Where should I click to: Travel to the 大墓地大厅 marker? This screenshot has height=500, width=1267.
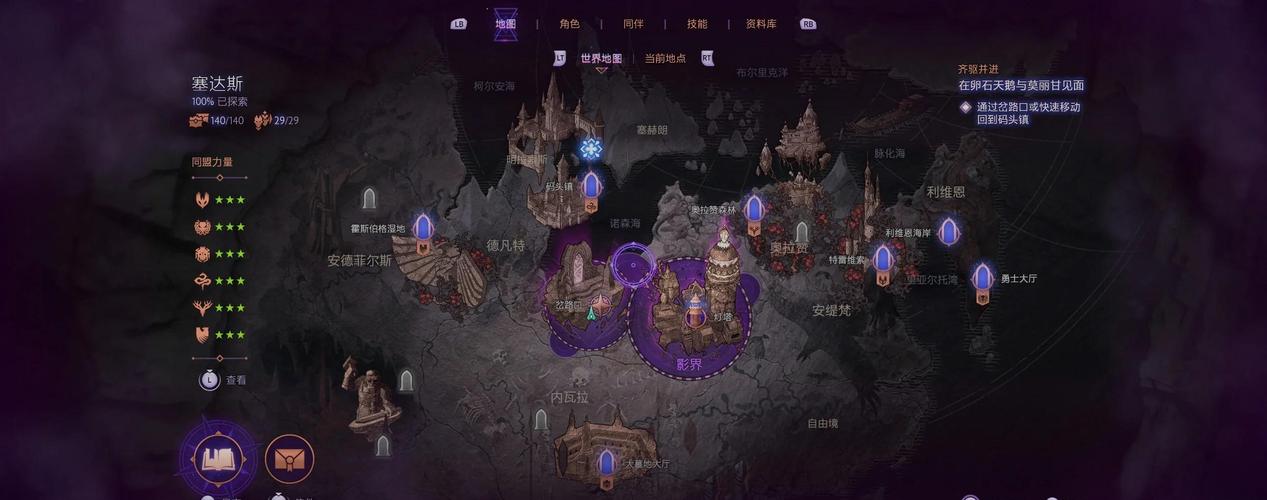coord(605,463)
